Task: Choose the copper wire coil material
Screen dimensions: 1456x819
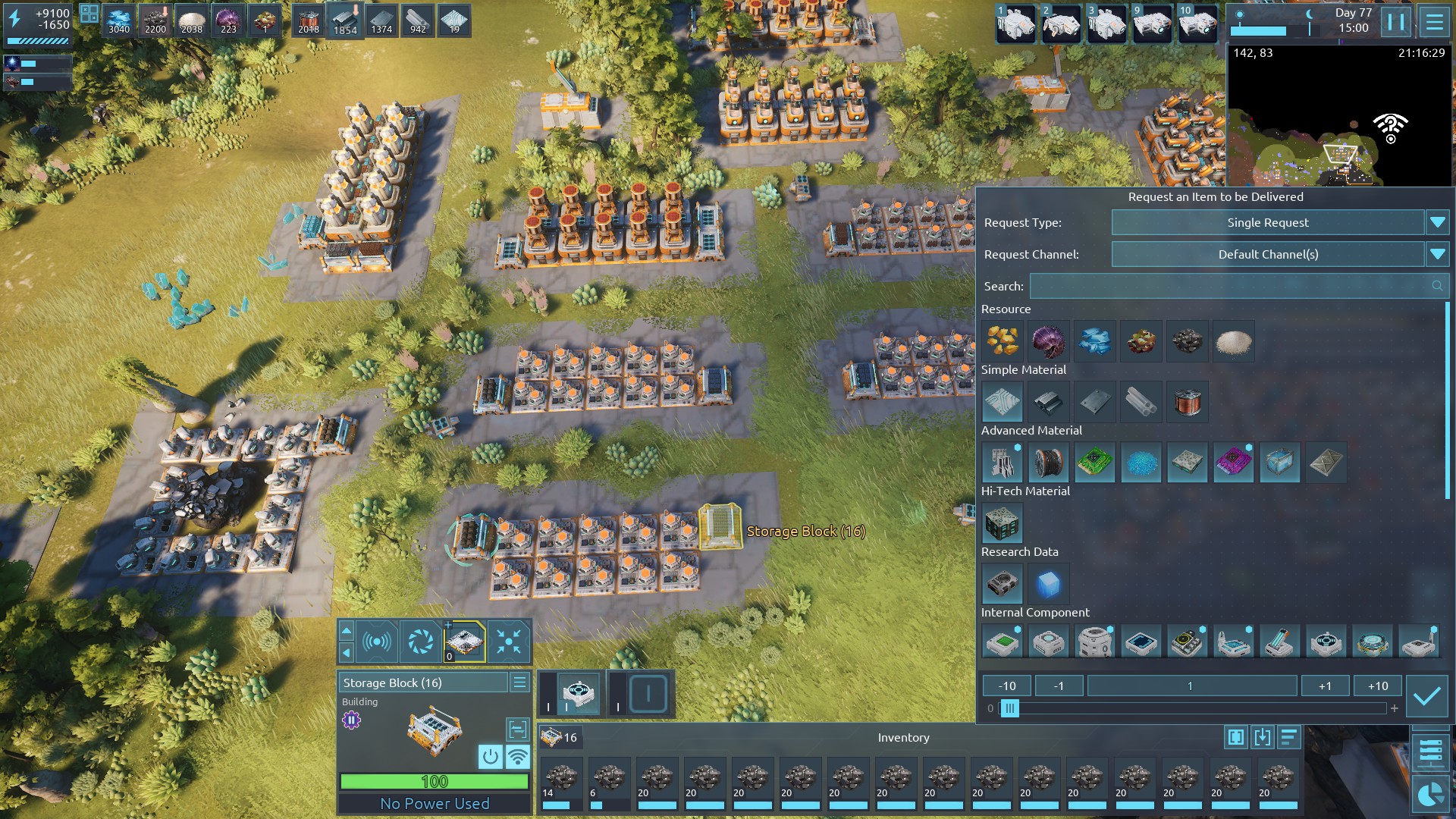Action: [x=1187, y=402]
